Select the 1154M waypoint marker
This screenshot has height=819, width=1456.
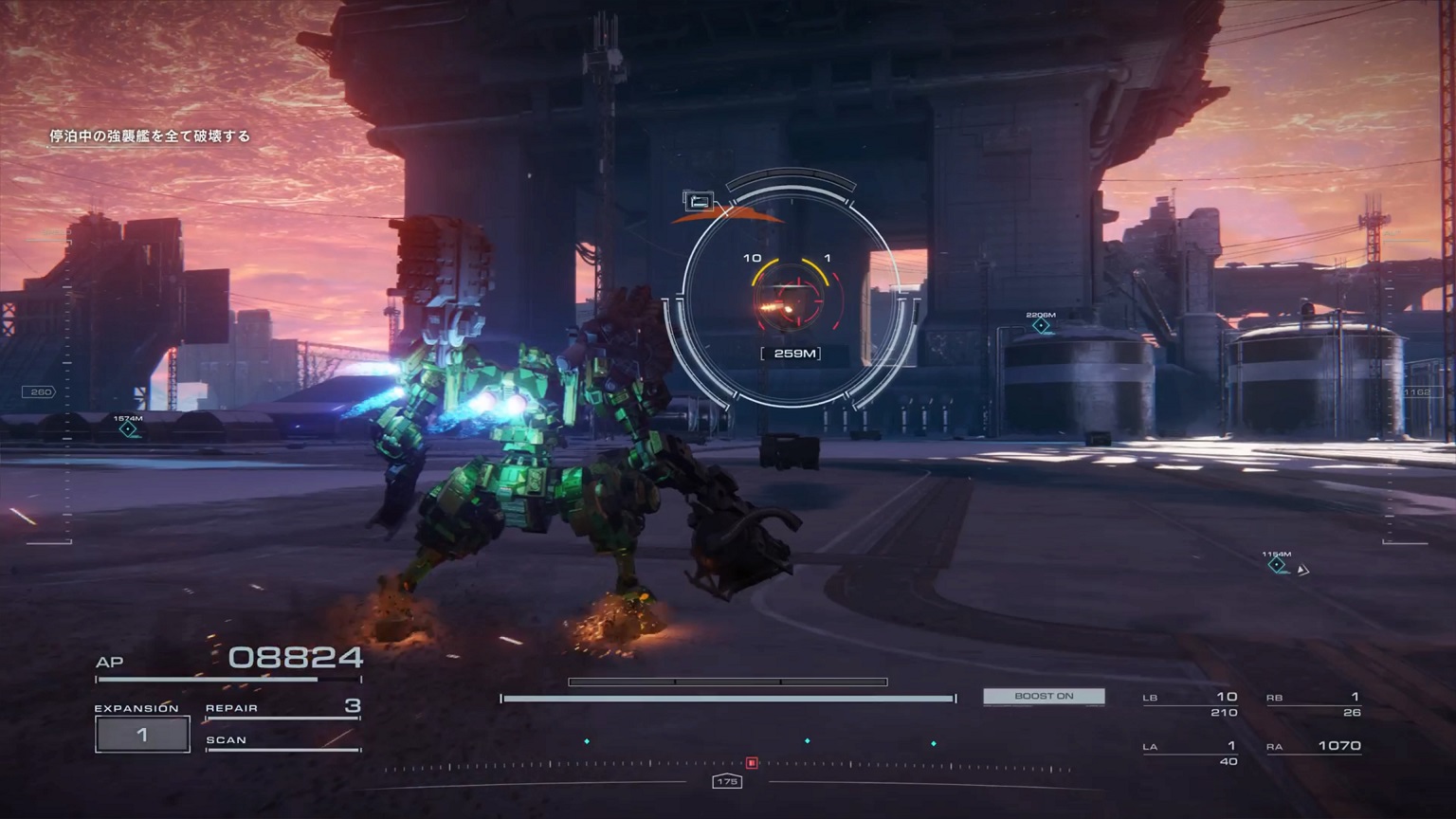[x=1277, y=565]
